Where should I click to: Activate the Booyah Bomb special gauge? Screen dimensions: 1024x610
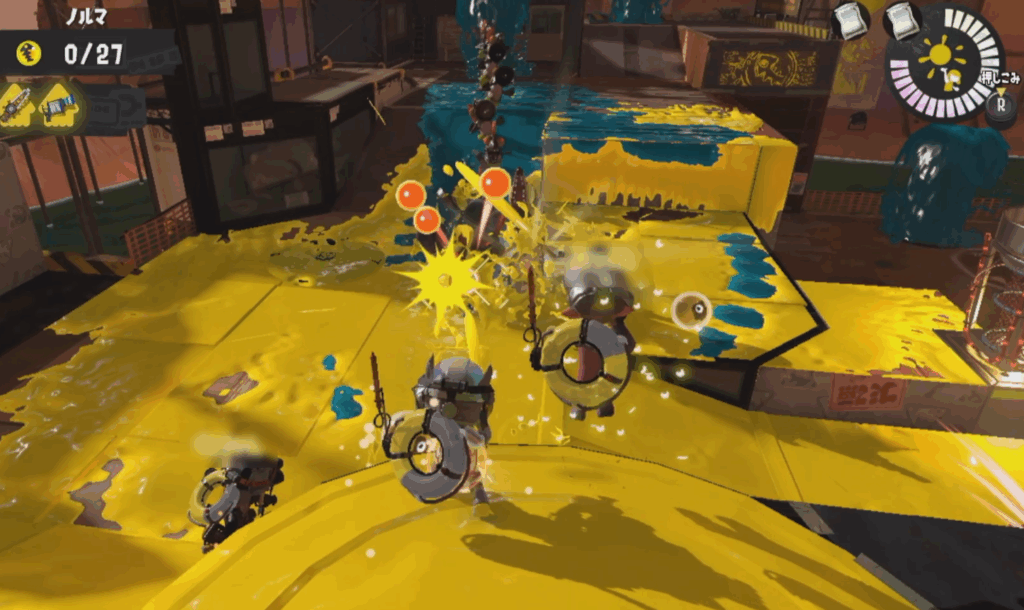coord(944,62)
